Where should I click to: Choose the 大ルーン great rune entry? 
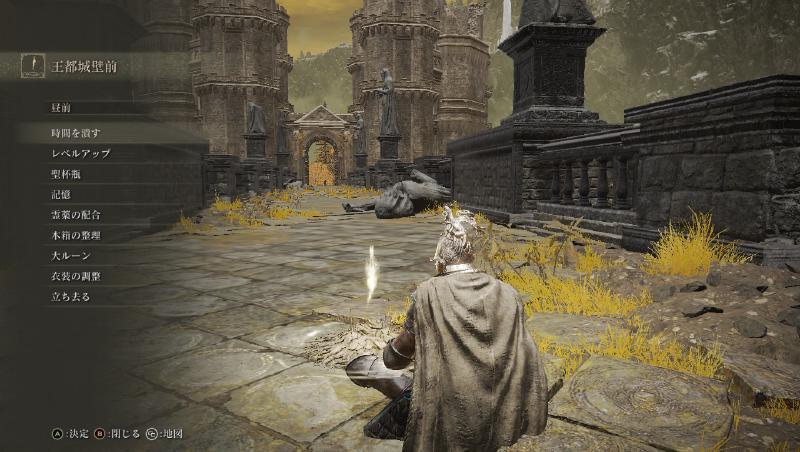click(x=70, y=256)
